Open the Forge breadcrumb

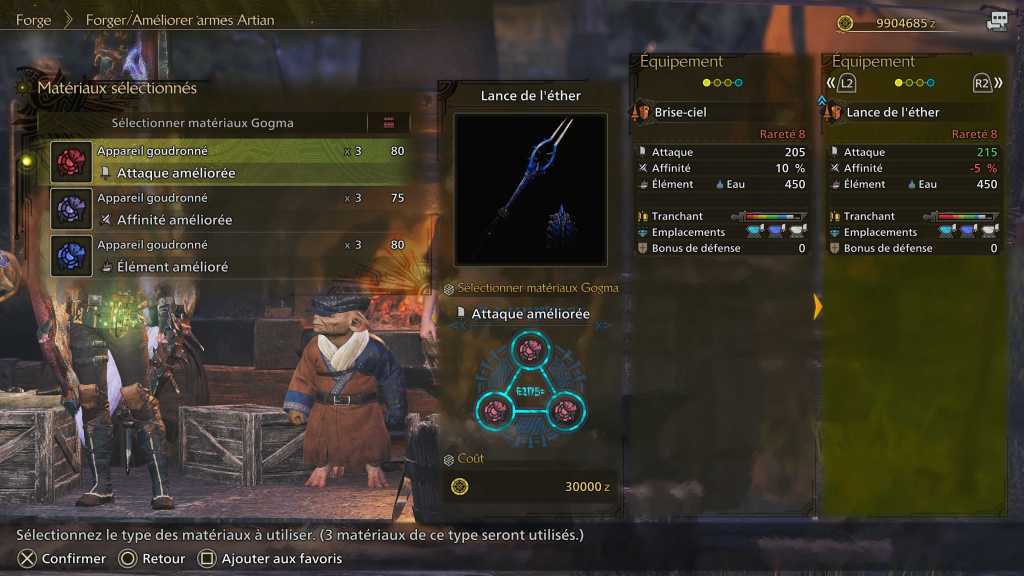[33, 20]
